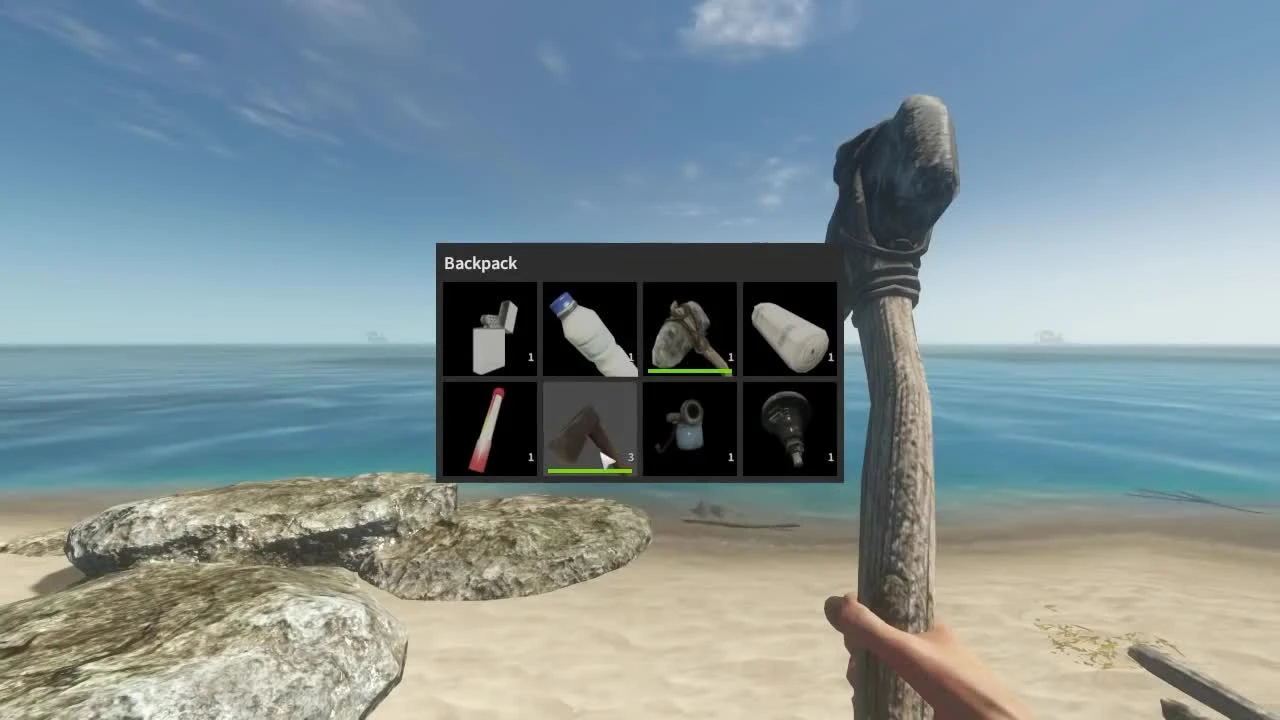Select the lighter in the backpack
This screenshot has height=720, width=1280.
click(490, 330)
